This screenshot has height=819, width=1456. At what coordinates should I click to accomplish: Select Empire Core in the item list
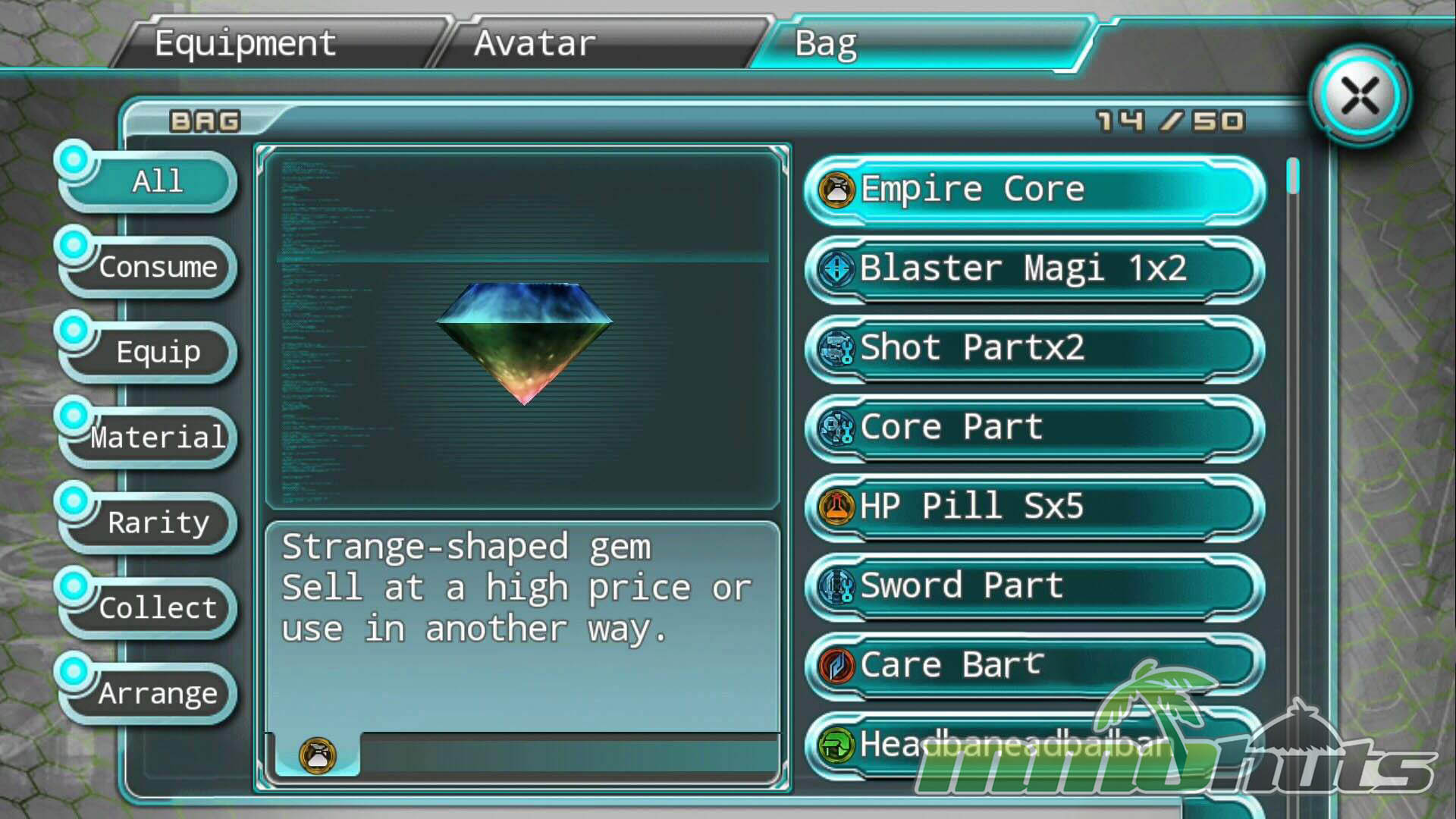[1034, 190]
